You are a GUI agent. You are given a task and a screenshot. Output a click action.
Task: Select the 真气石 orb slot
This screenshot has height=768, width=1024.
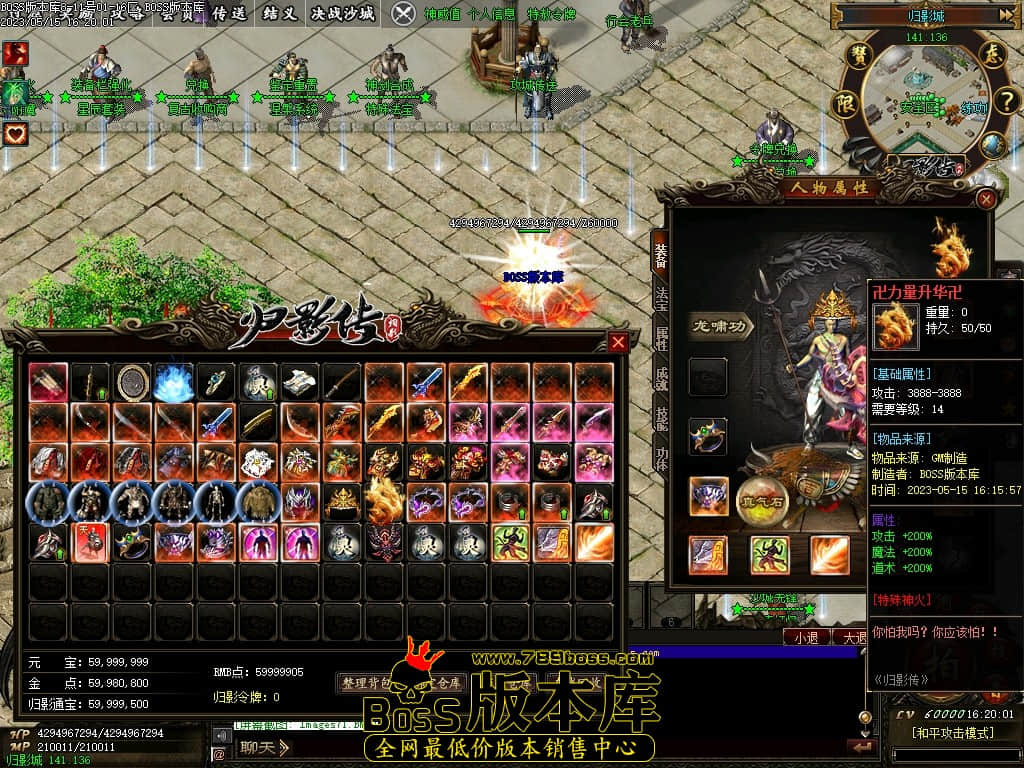[x=764, y=497]
